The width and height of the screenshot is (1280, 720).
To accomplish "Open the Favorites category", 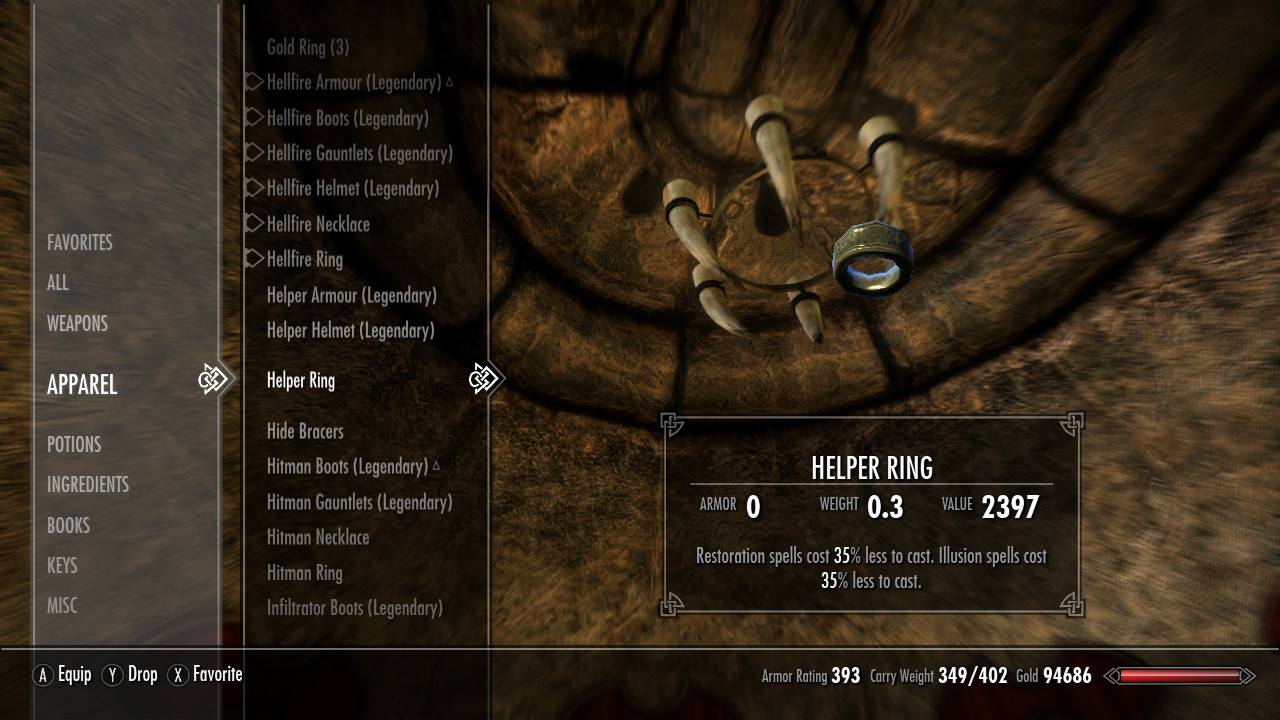I will click(x=80, y=243).
